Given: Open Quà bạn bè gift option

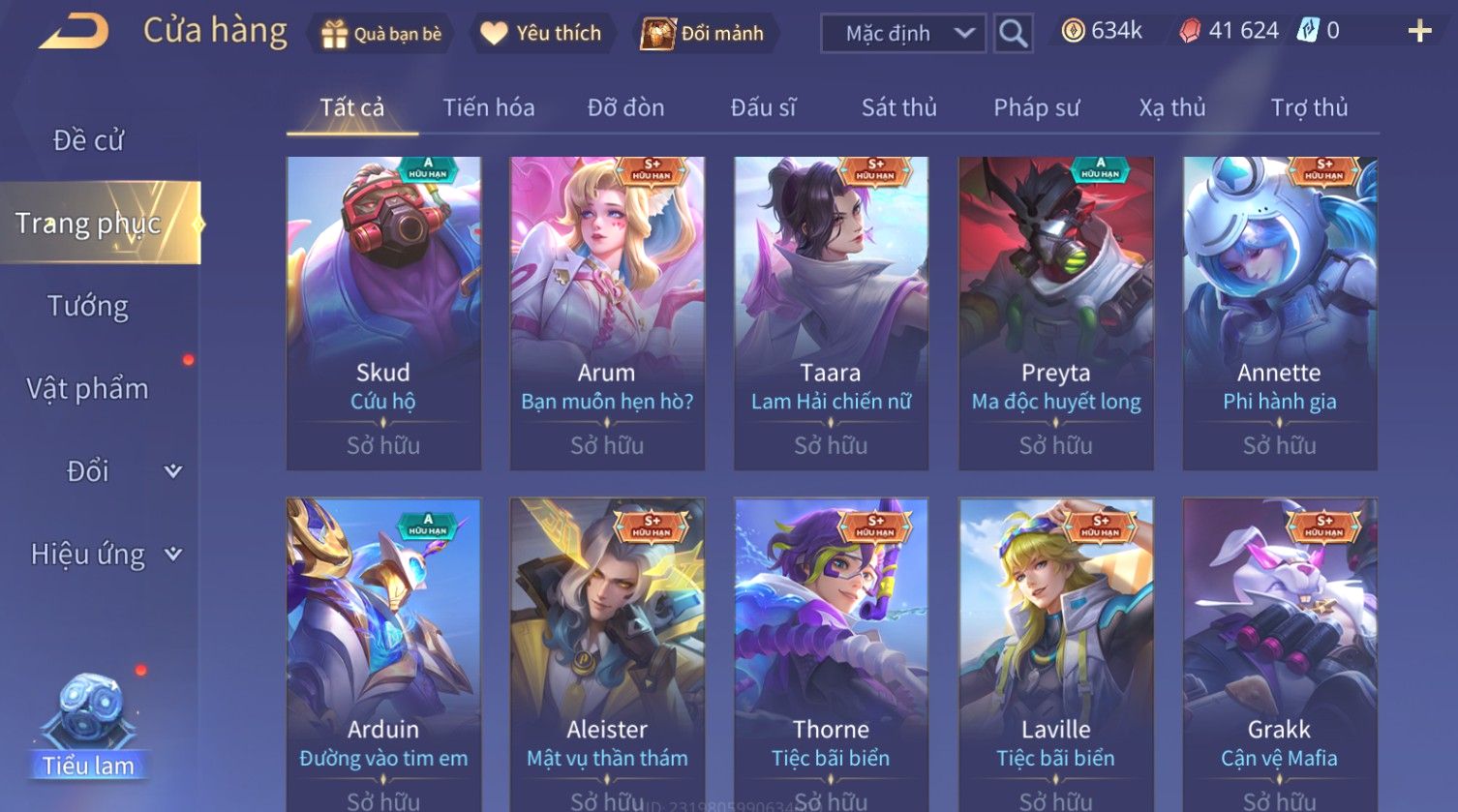Looking at the screenshot, I should (381, 34).
